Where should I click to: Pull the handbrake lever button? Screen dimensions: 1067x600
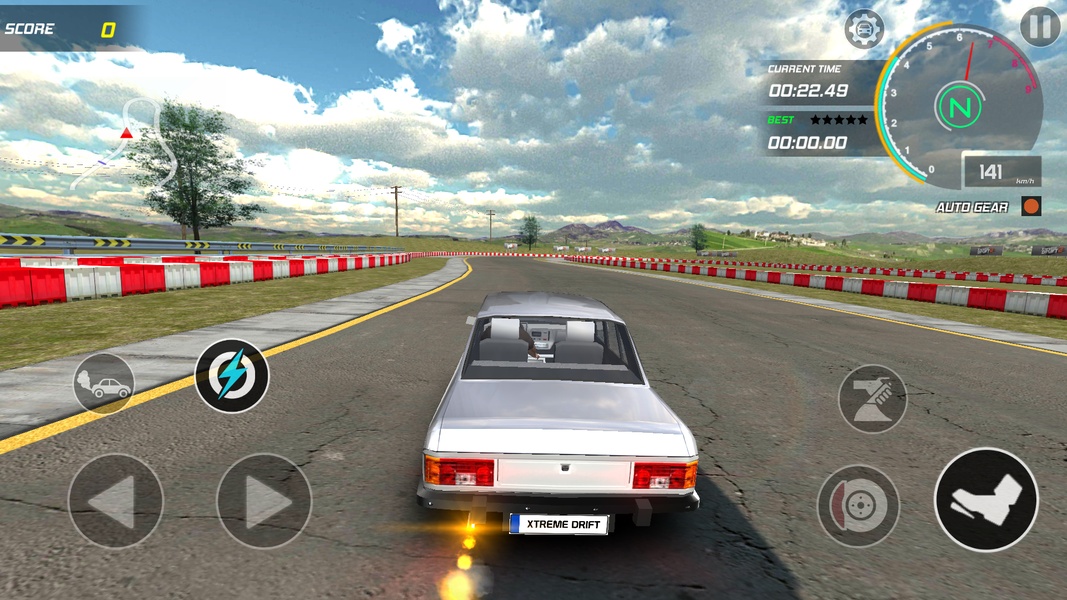[872, 398]
